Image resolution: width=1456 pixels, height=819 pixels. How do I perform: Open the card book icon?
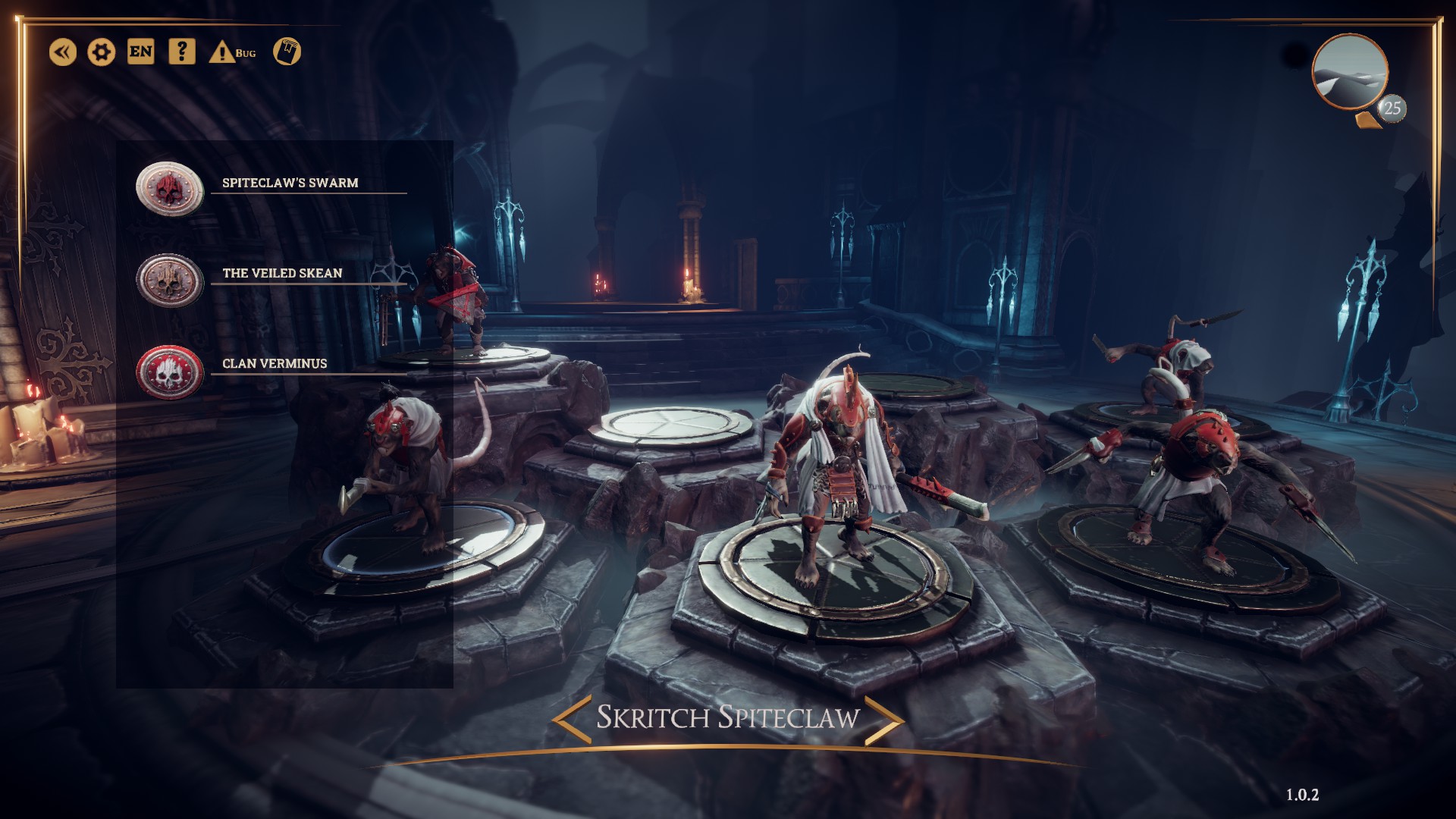coord(287,52)
